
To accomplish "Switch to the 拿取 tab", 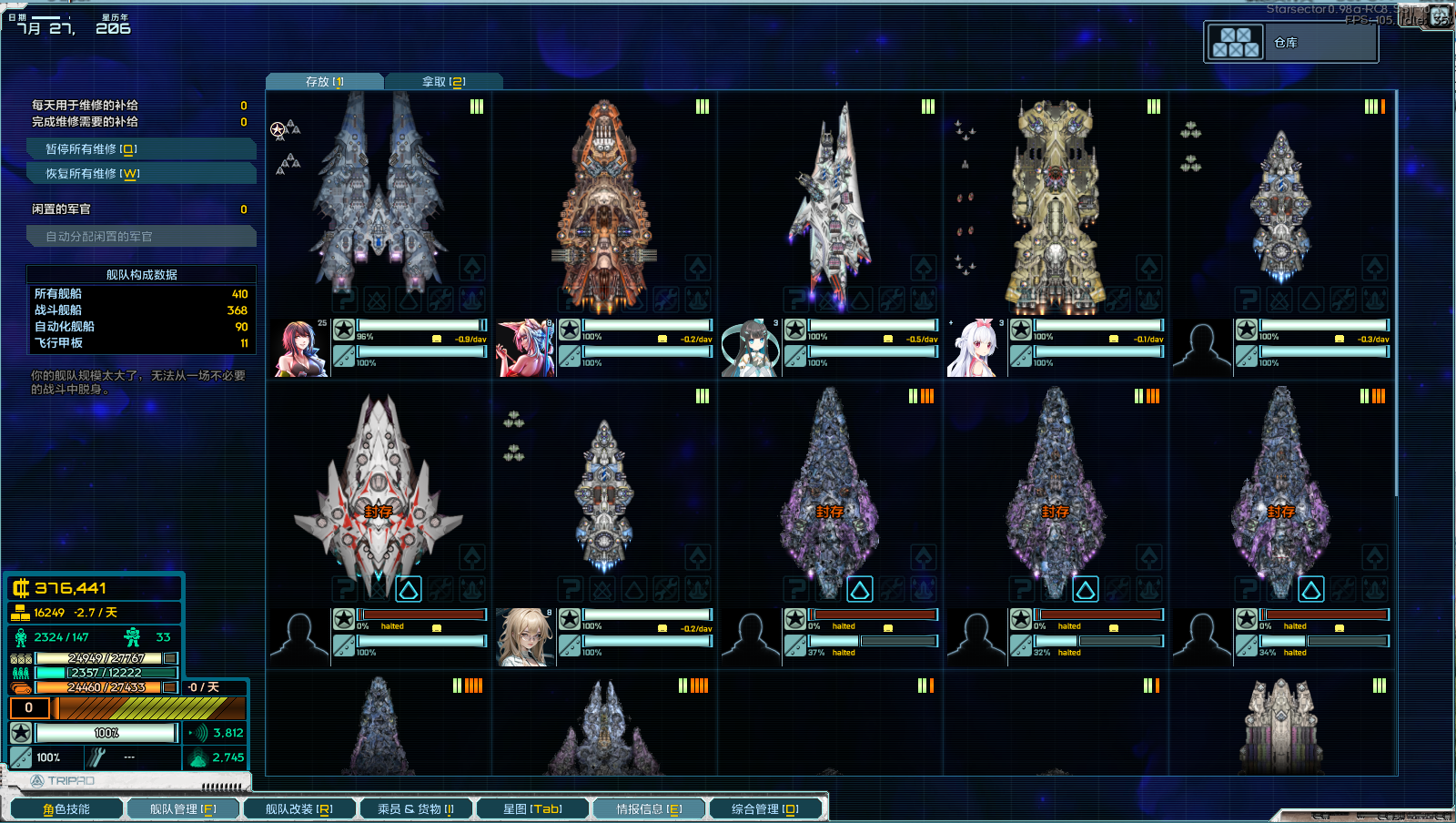I will 443,82.
